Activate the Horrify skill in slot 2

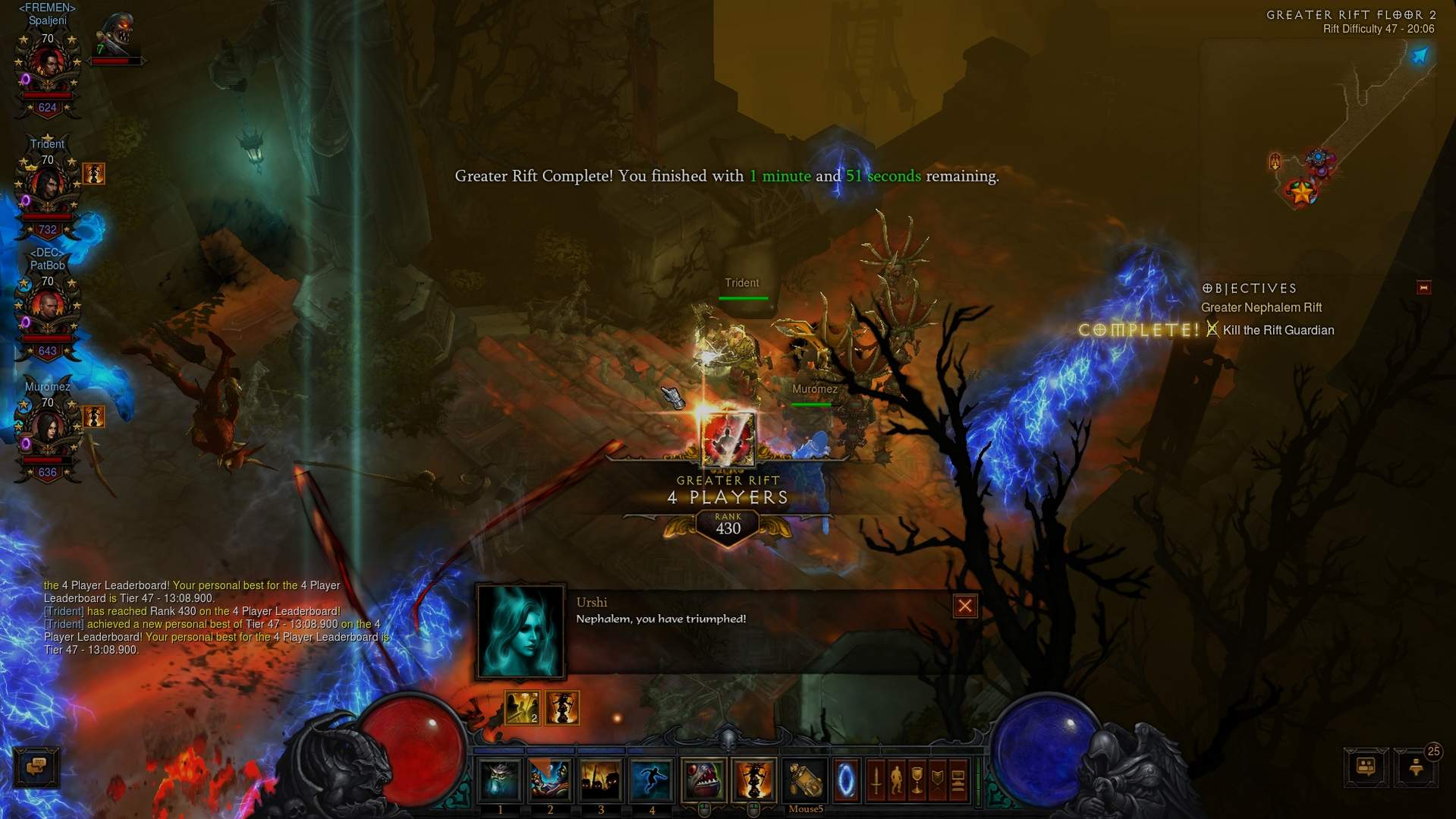tap(550, 780)
